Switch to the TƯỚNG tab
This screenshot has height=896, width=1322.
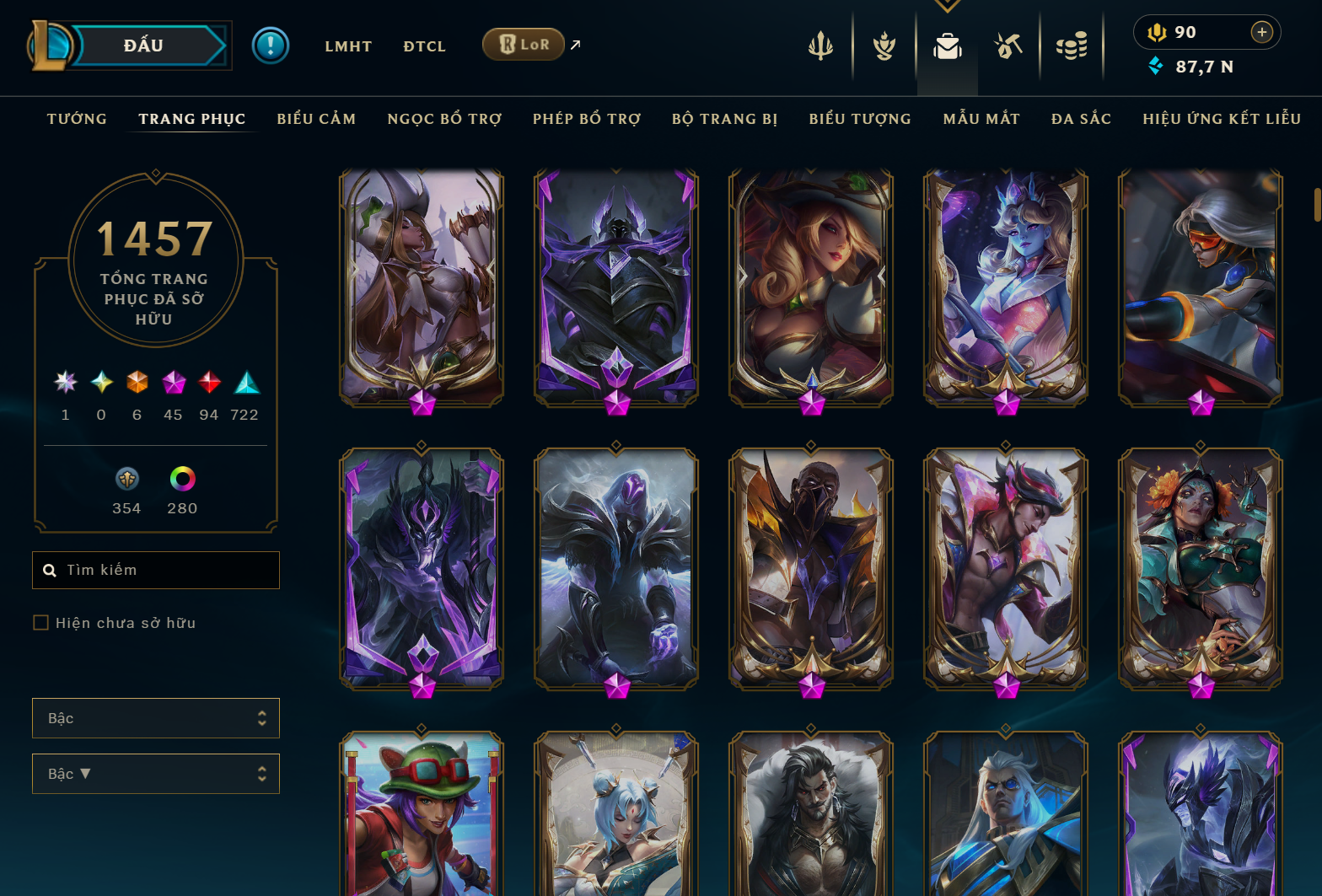pyautogui.click(x=77, y=119)
